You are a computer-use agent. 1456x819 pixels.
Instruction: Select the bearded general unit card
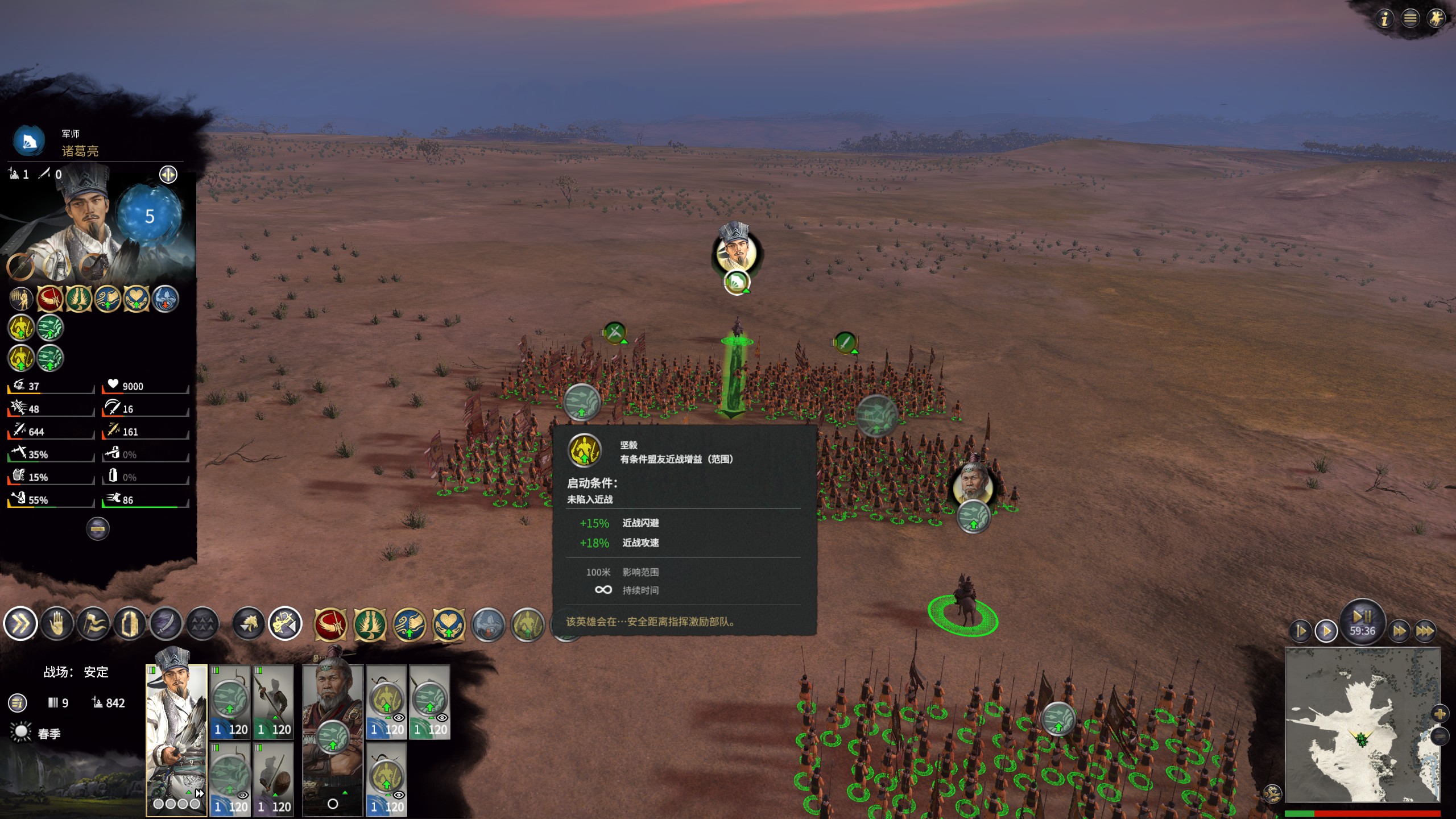(x=332, y=739)
